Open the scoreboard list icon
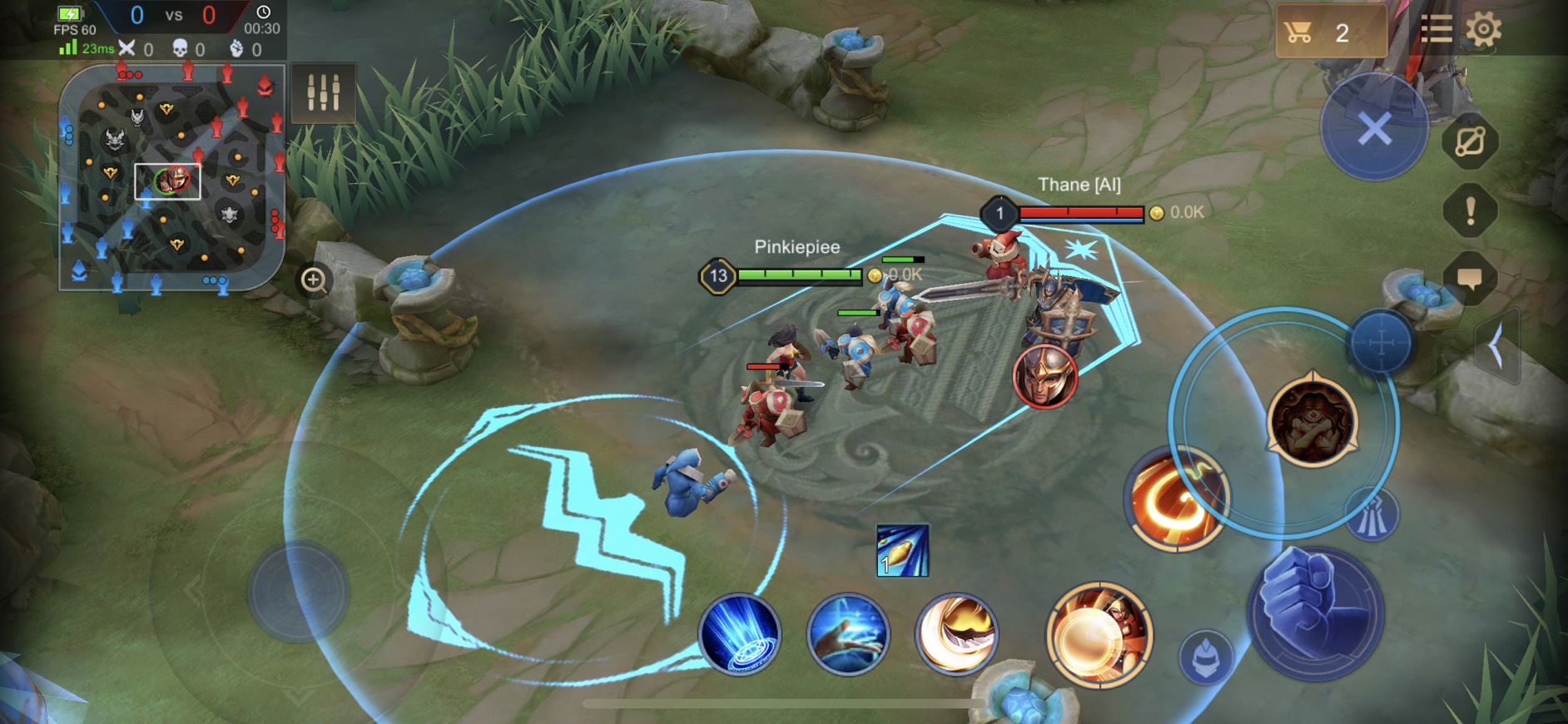Image resolution: width=1568 pixels, height=724 pixels. pos(1436,30)
